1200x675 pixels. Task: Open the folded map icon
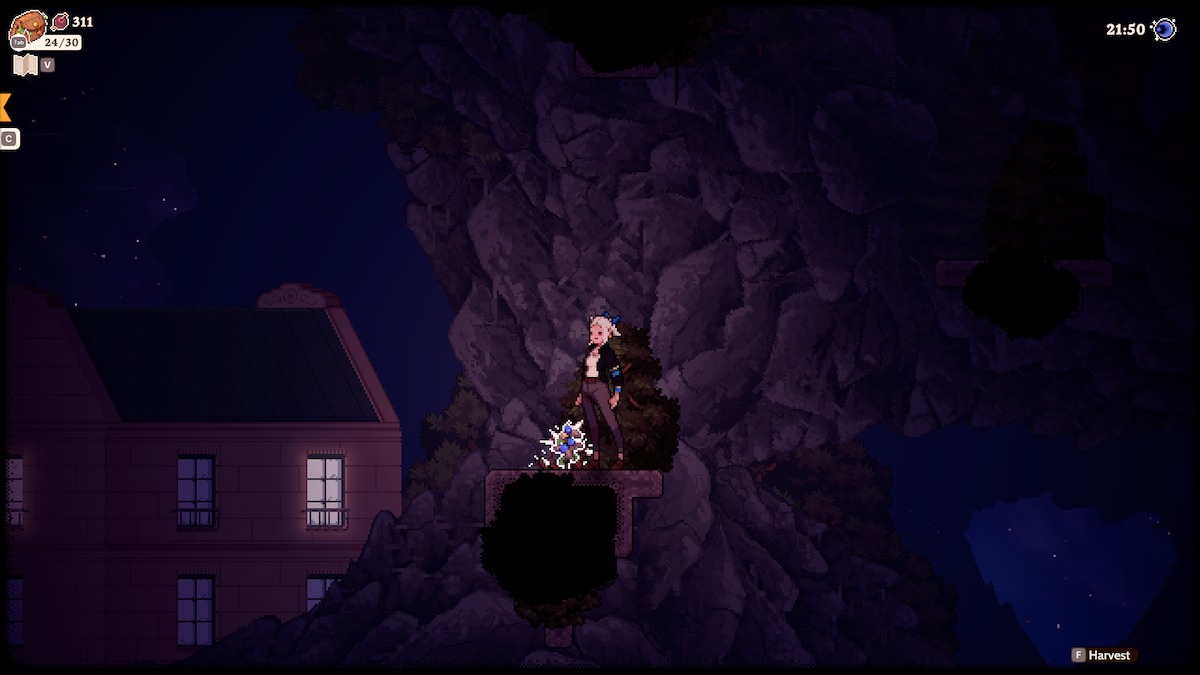[25, 65]
